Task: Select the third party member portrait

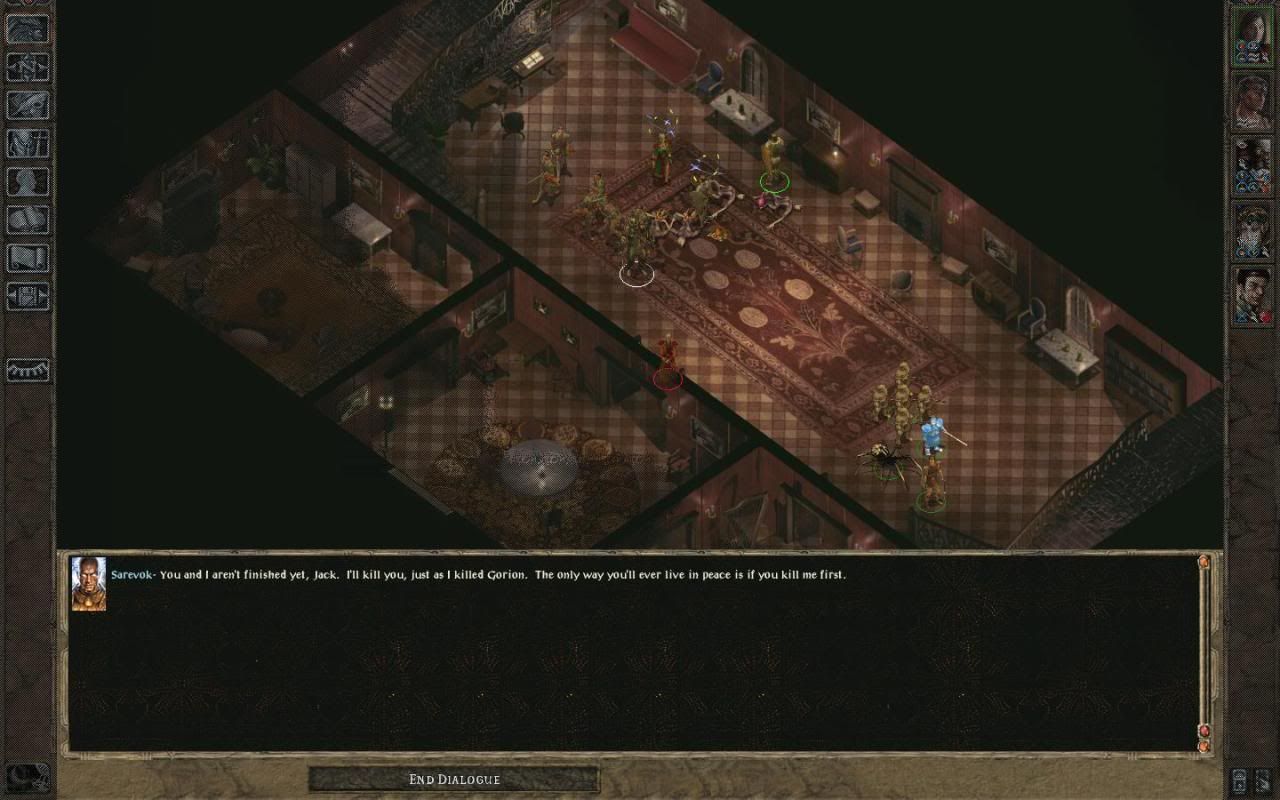Action: point(1251,165)
